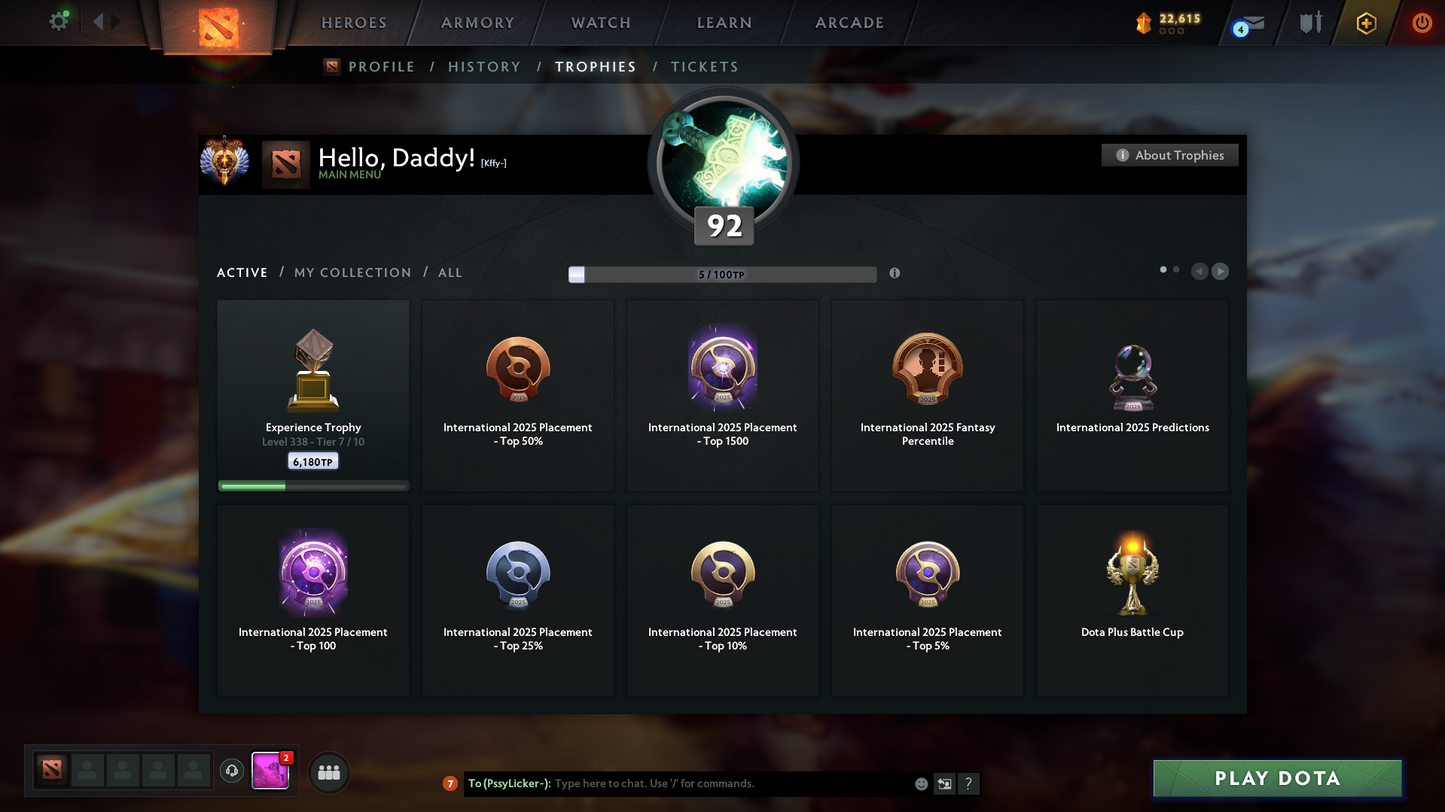Viewport: 1445px width, 812px height.
Task: Select the International 2025 Predictions trophy
Action: [x=1132, y=396]
